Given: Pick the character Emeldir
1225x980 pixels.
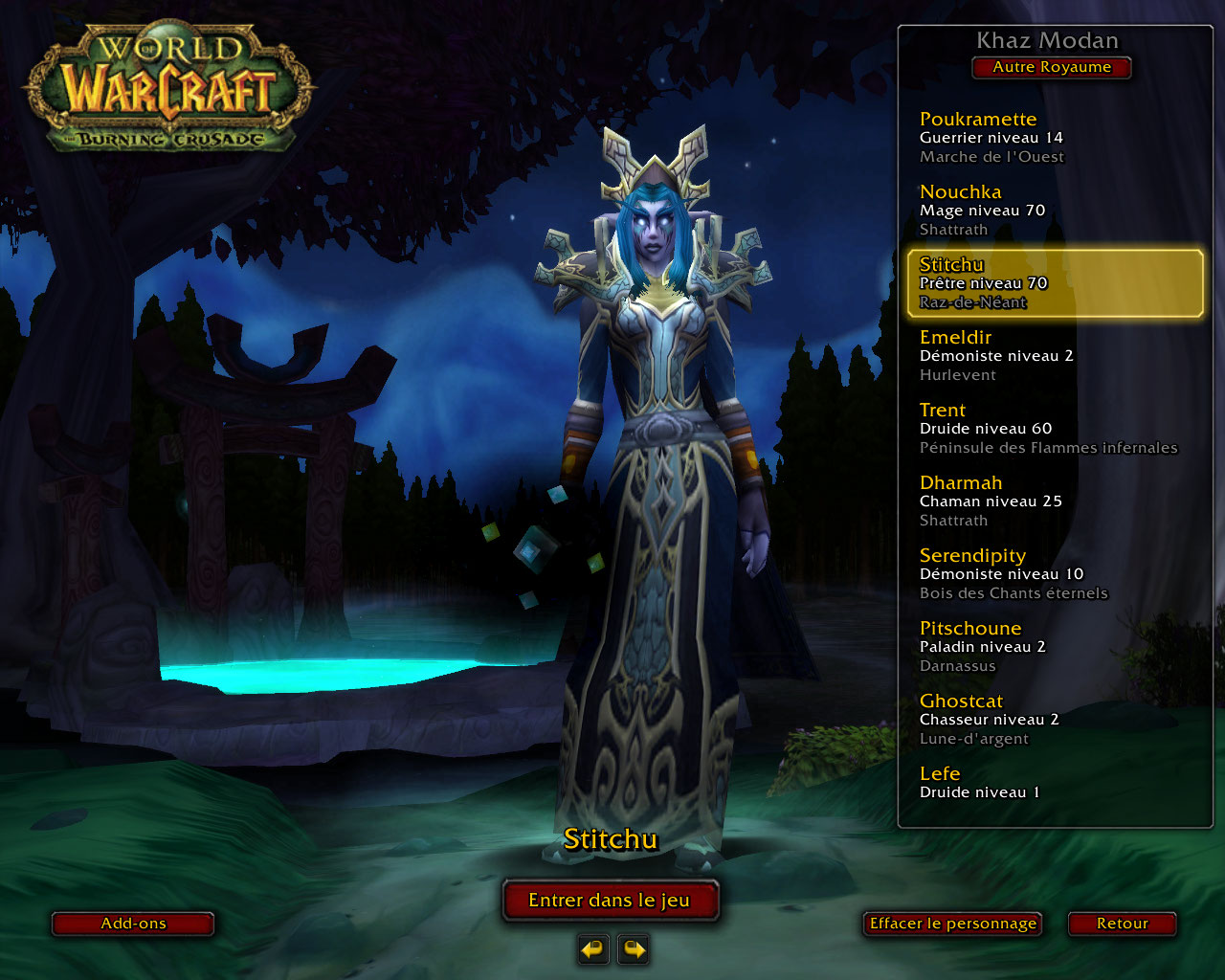Looking at the screenshot, I should (1053, 355).
